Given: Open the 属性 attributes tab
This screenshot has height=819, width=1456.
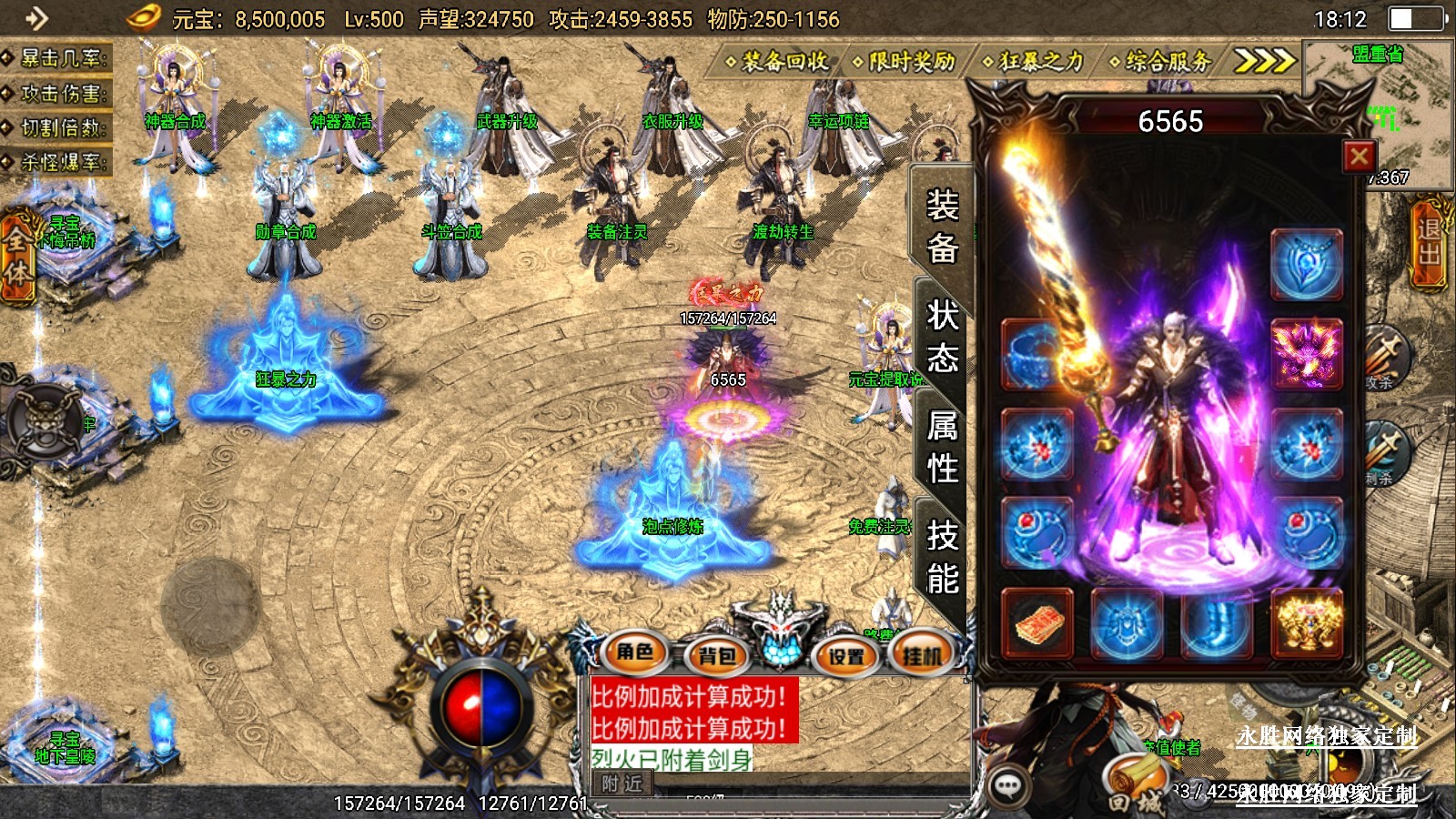Looking at the screenshot, I should [x=942, y=447].
